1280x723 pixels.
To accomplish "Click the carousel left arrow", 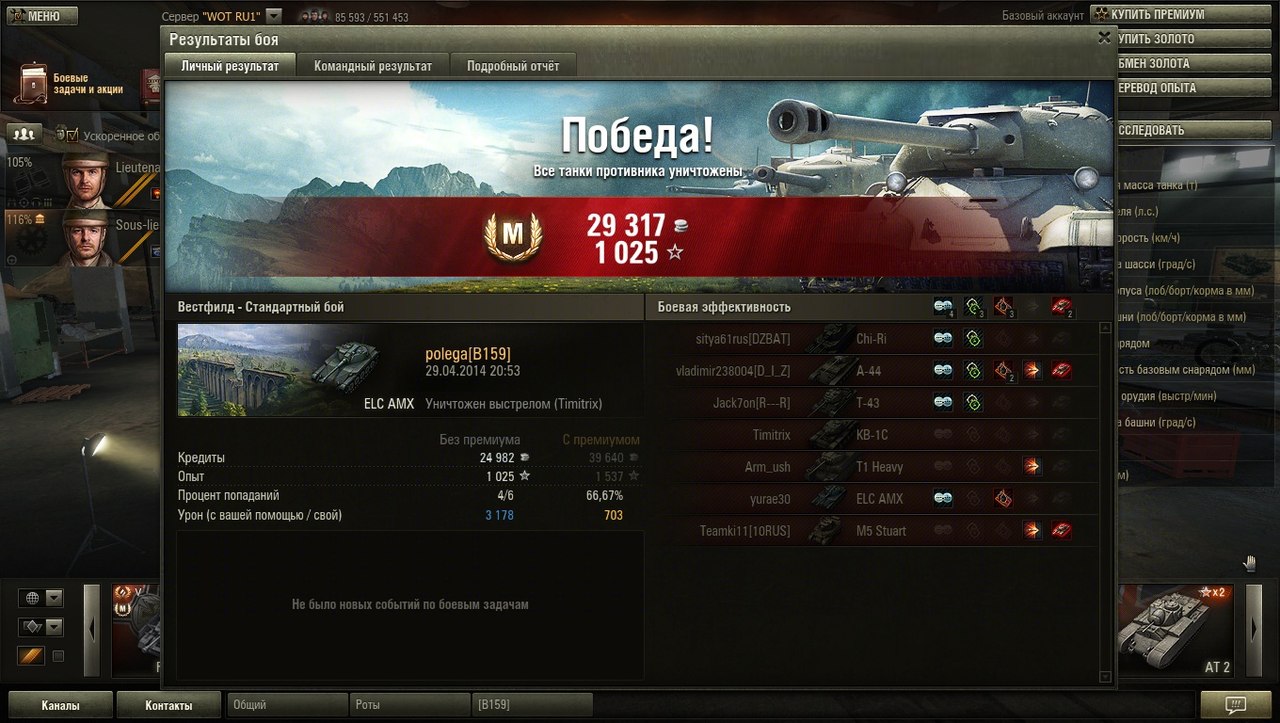I will click(92, 629).
